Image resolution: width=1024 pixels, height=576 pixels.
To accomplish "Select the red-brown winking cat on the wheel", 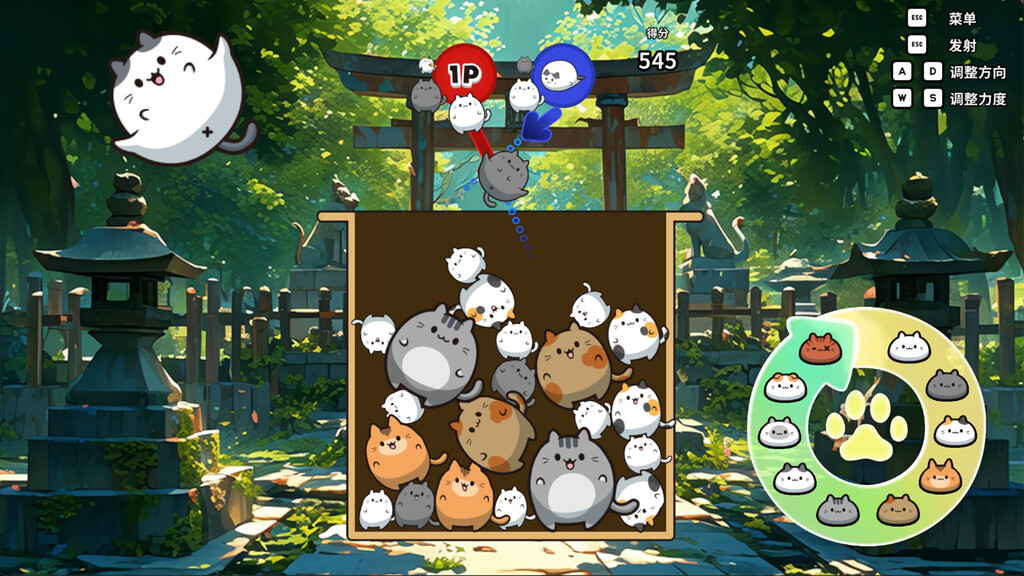I will pos(821,349).
